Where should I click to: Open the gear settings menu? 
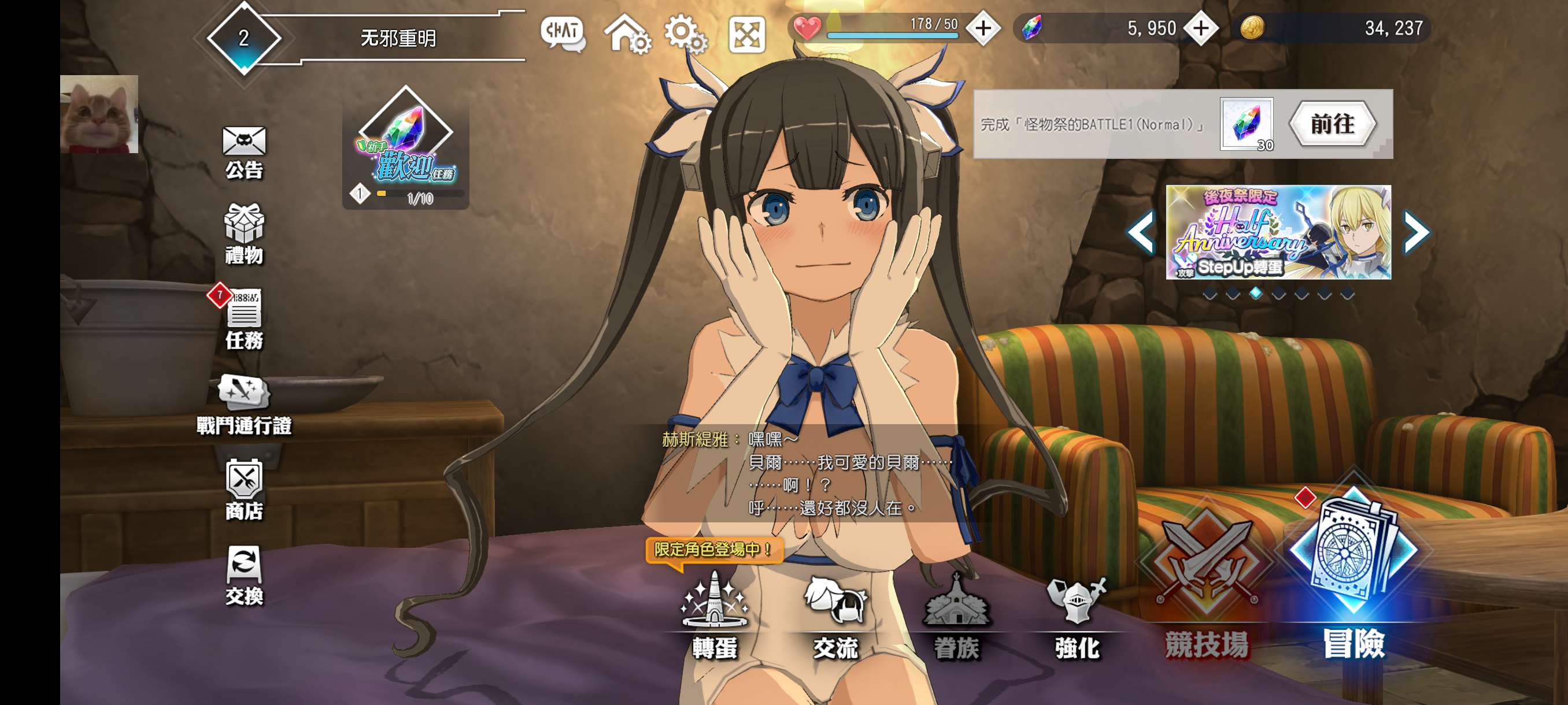coord(685,33)
